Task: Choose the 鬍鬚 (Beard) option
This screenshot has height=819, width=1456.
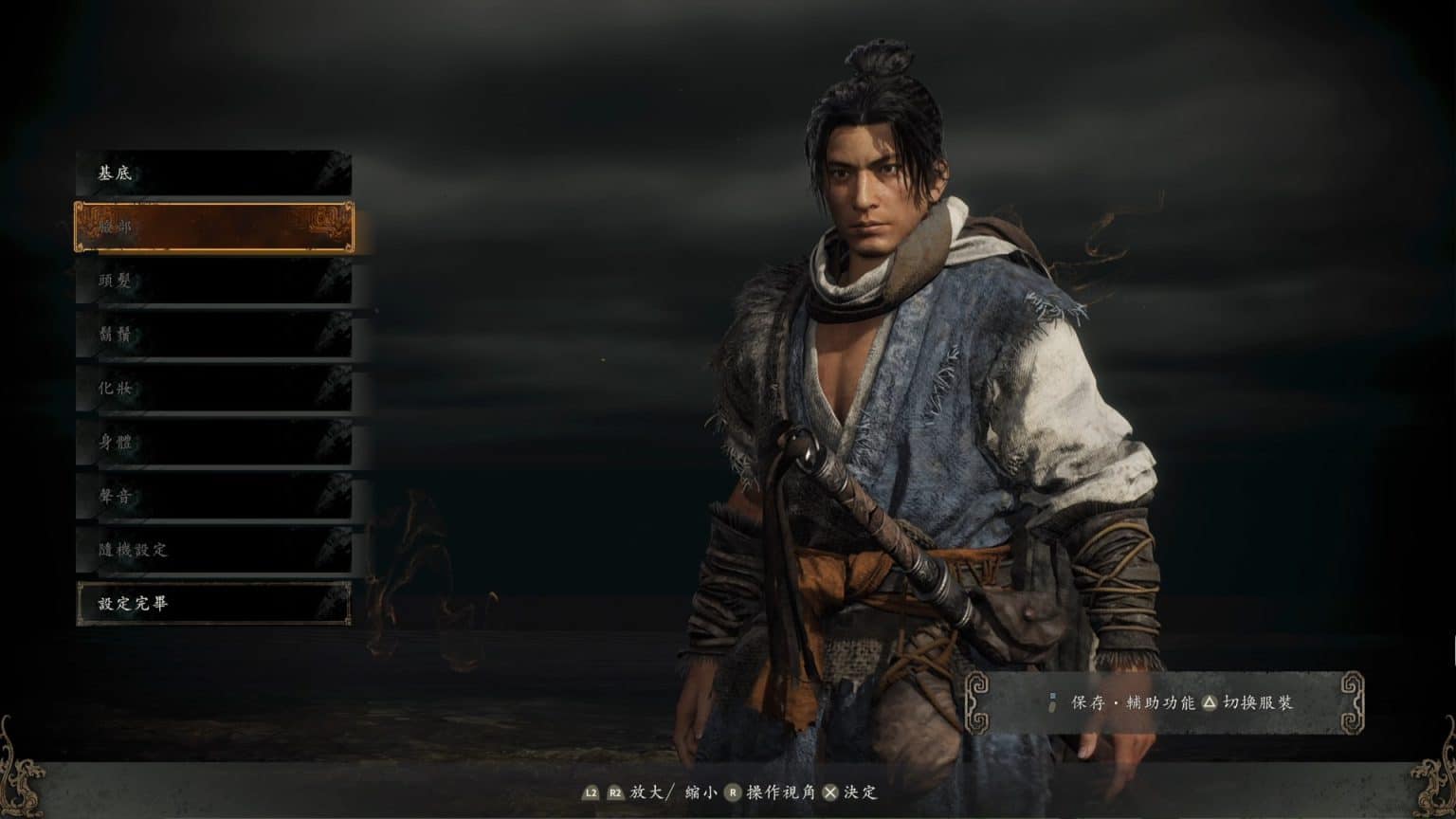Action: tap(213, 335)
